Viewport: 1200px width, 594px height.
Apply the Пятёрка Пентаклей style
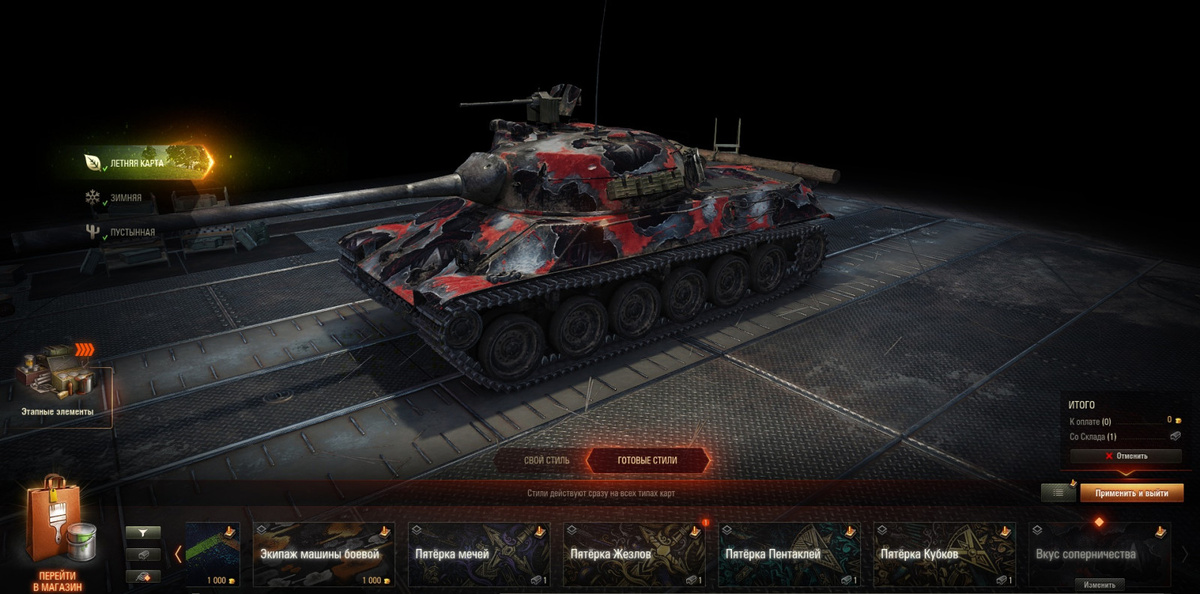789,553
